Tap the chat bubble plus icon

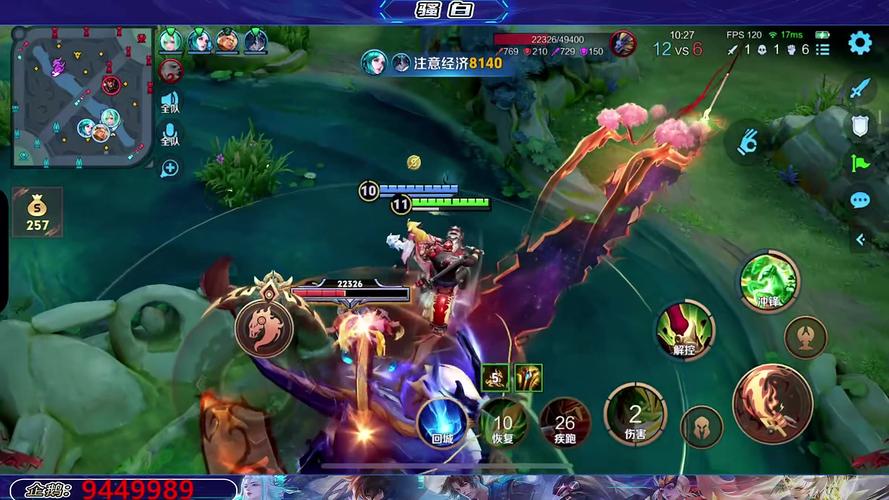[x=170, y=168]
